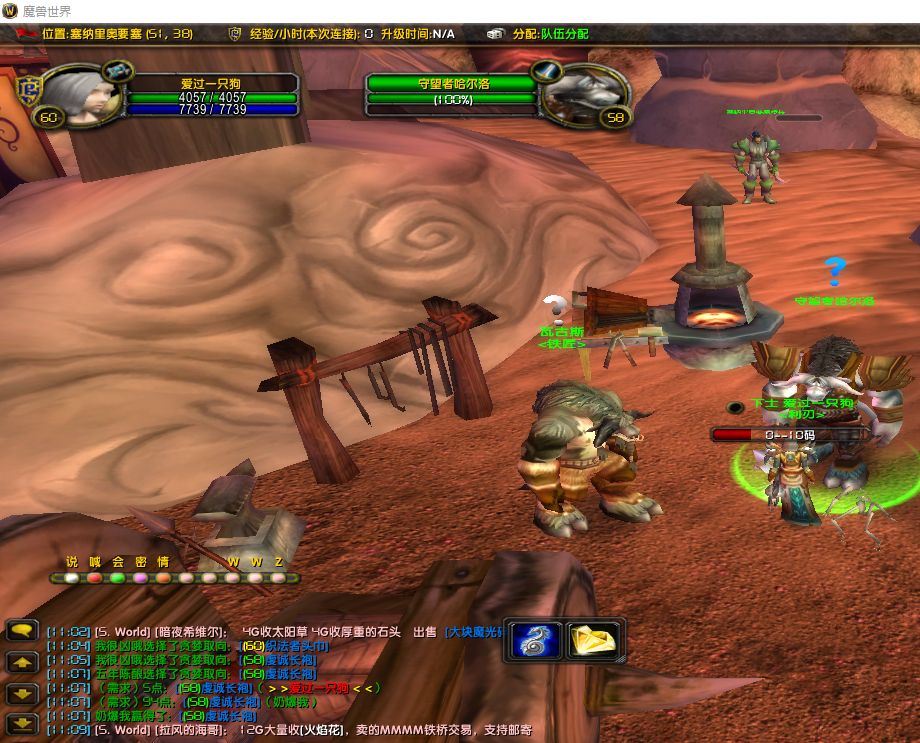The image size is (920, 743).
Task: Click the 火焰花 item link in chat
Action: pyautogui.click(x=322, y=730)
